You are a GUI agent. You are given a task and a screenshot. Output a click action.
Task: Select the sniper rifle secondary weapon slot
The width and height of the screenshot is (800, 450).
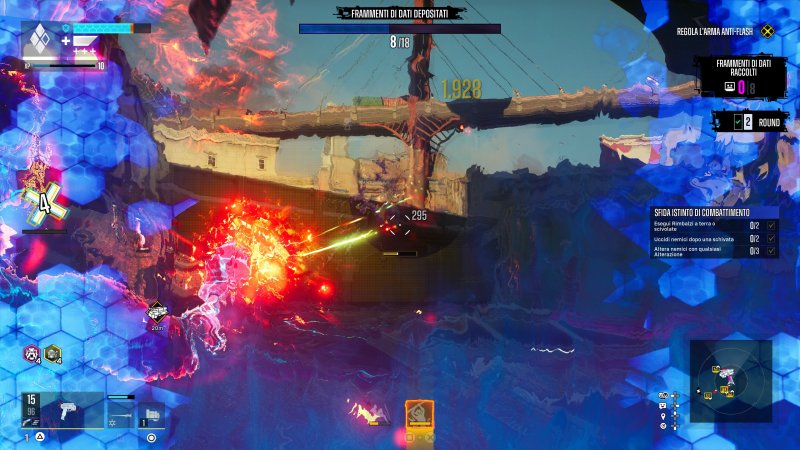click(121, 411)
